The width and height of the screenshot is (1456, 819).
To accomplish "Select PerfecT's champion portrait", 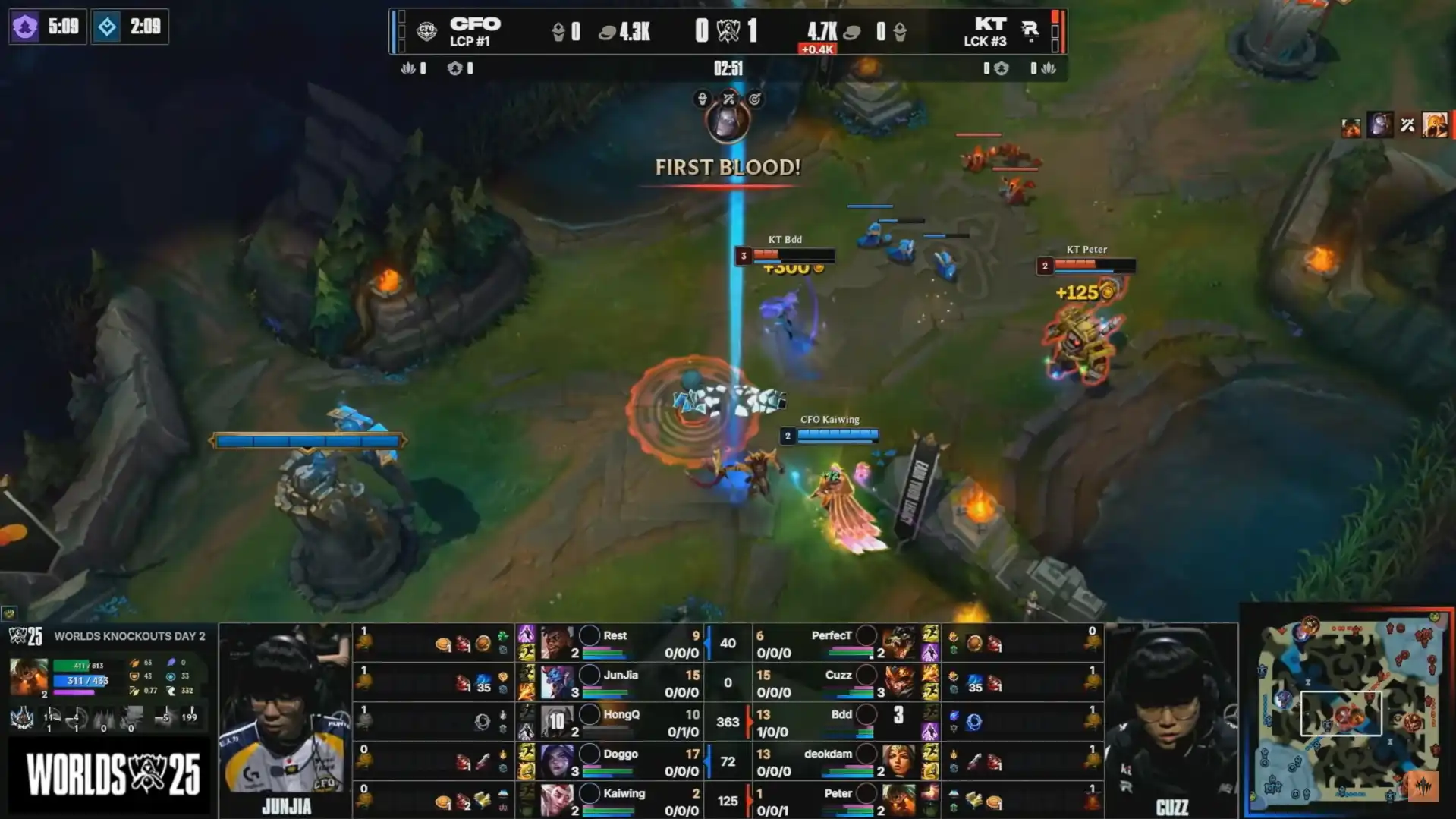I will pos(898,643).
